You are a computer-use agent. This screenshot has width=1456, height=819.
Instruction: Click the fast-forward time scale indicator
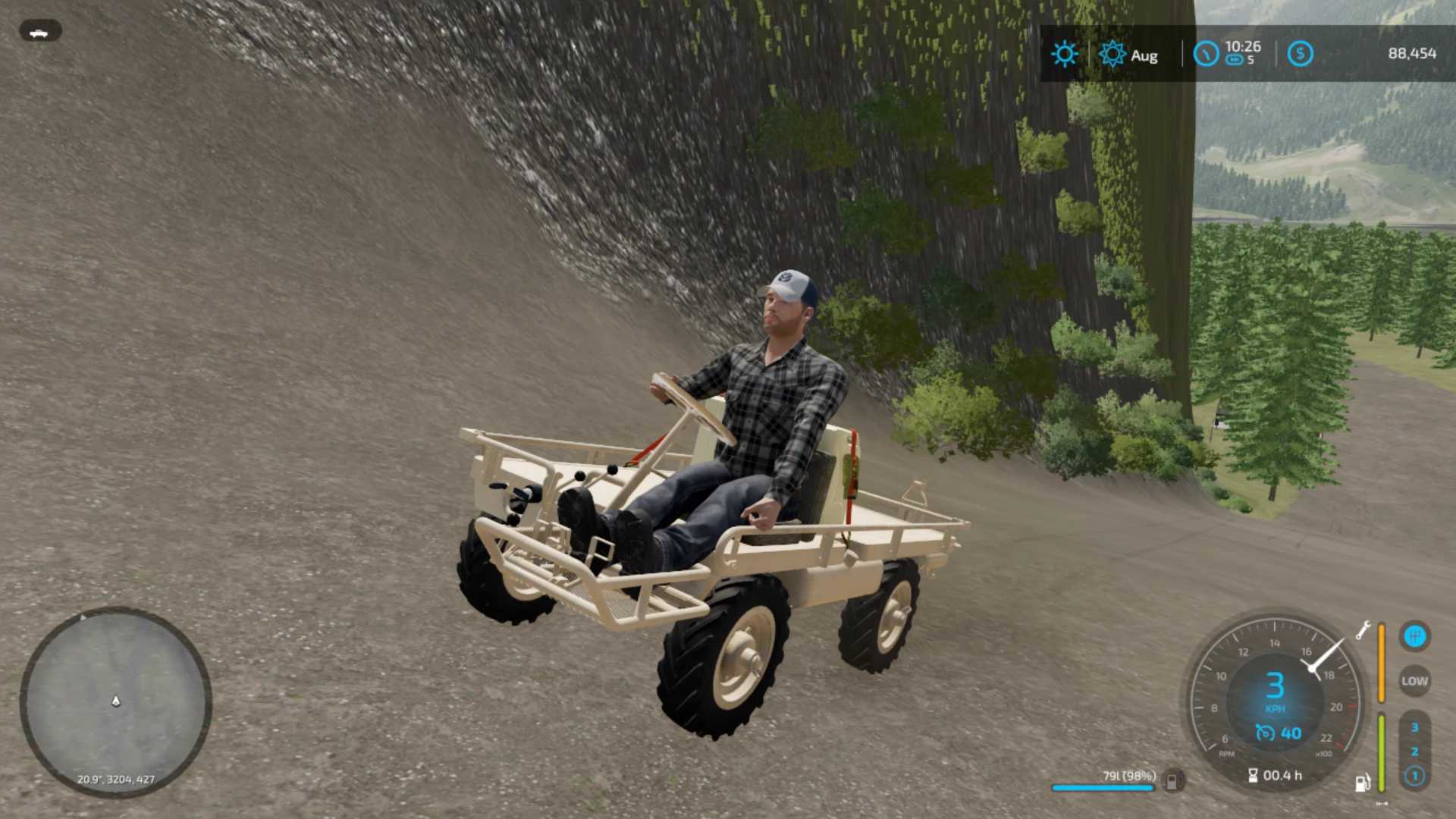(x=1235, y=60)
